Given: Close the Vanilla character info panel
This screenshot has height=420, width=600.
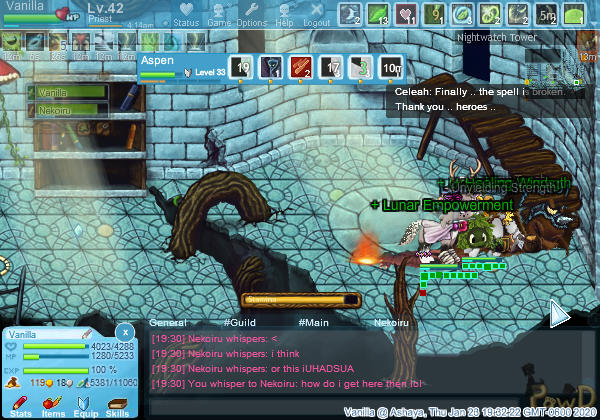Looking at the screenshot, I should coord(125,331).
